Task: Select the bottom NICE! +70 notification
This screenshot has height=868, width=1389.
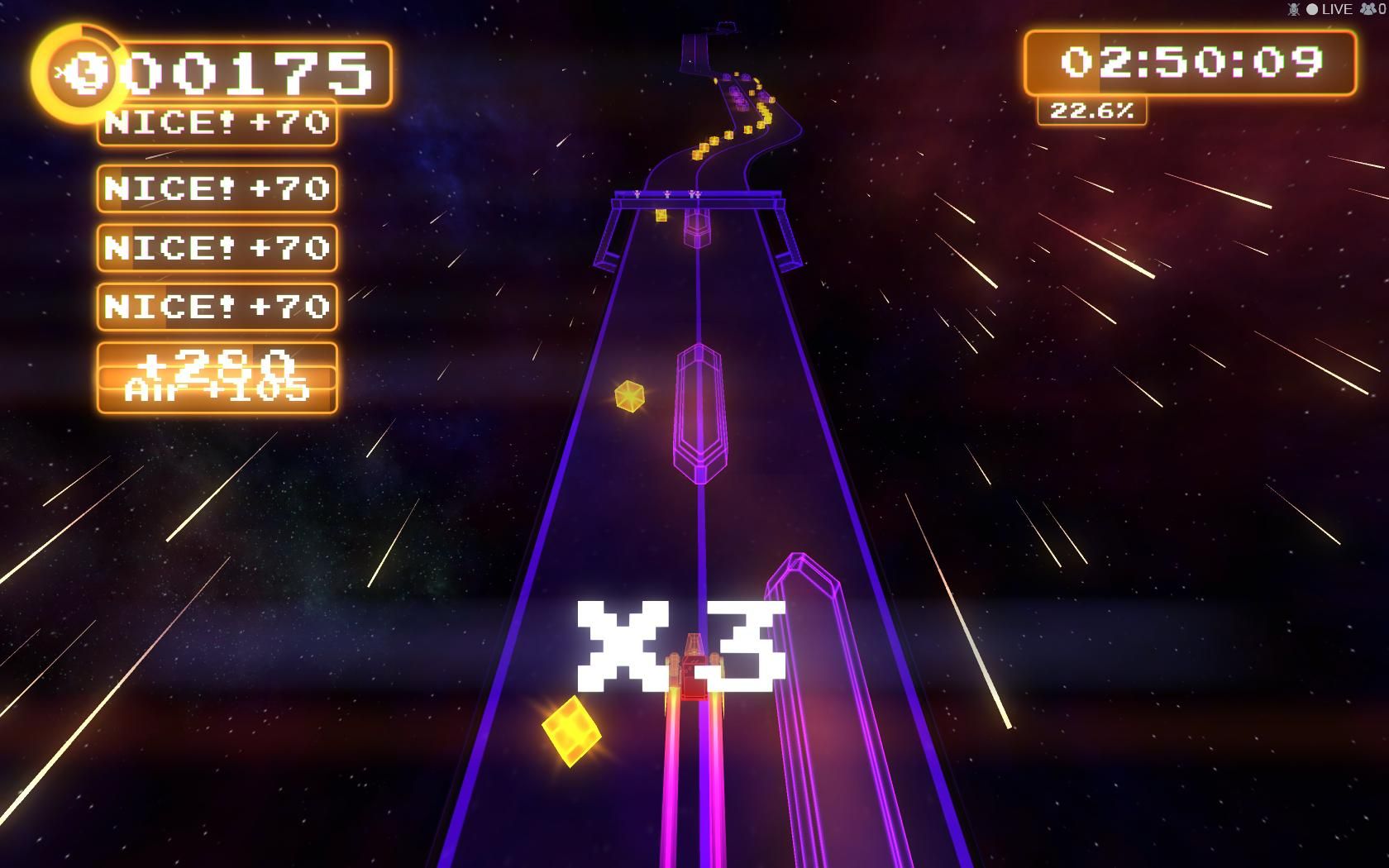Action: pyautogui.click(x=217, y=307)
